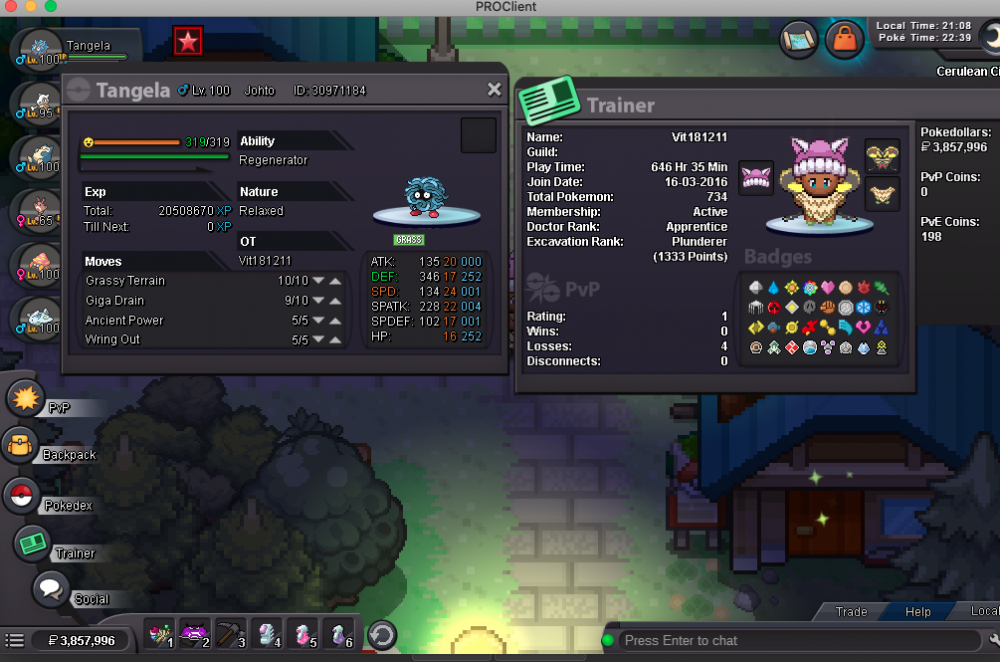This screenshot has height=662, width=1000.
Task: Open the Backpack
Action: [20, 446]
